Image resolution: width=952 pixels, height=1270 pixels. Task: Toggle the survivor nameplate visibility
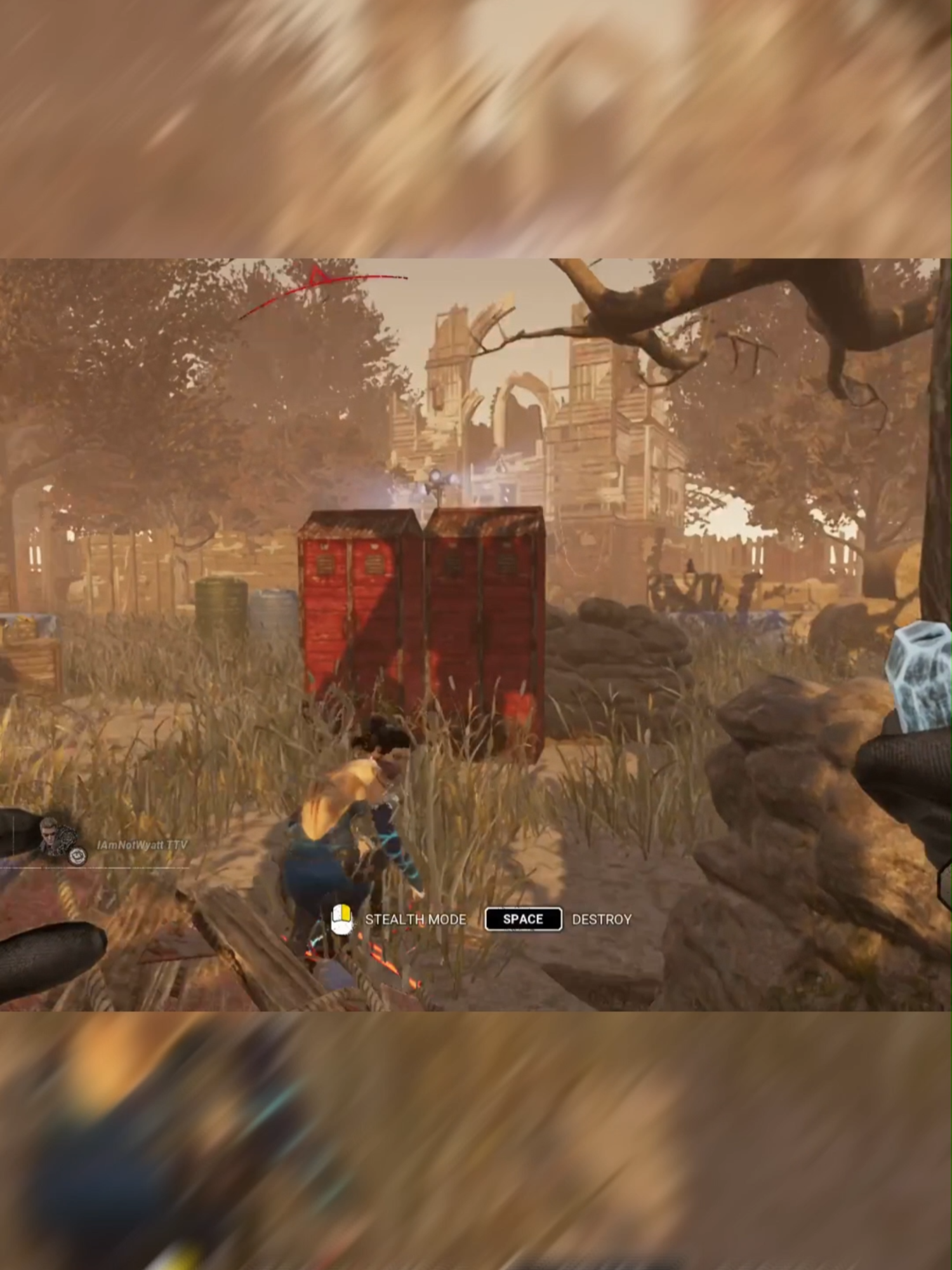tap(143, 843)
